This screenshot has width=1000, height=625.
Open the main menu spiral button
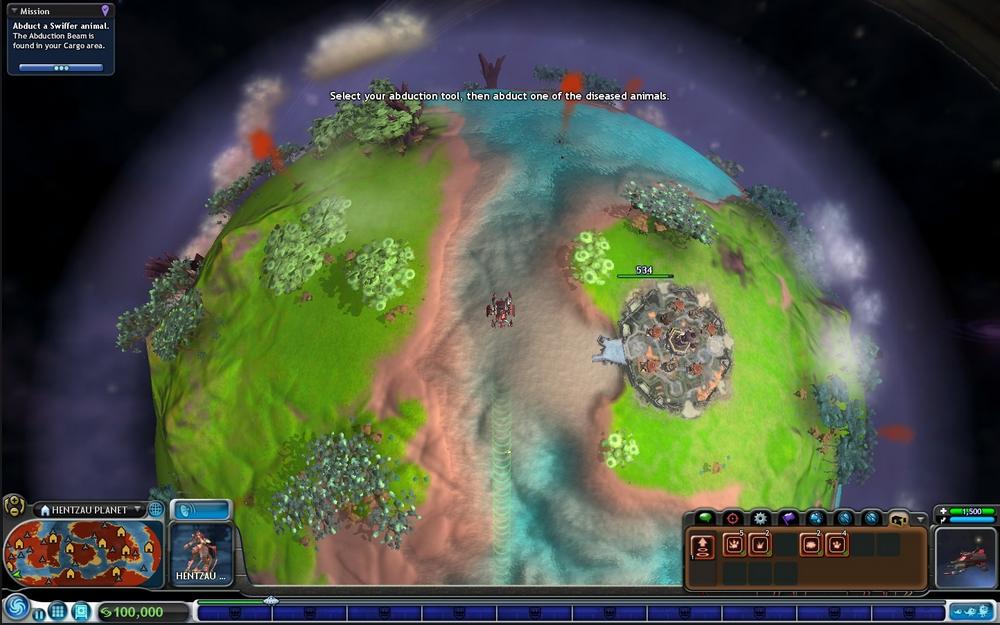coord(16,606)
